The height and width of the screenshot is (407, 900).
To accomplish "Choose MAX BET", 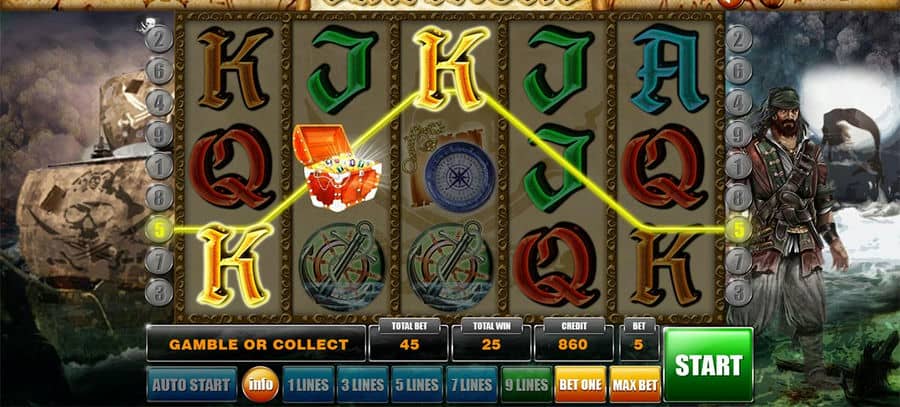I will point(634,384).
